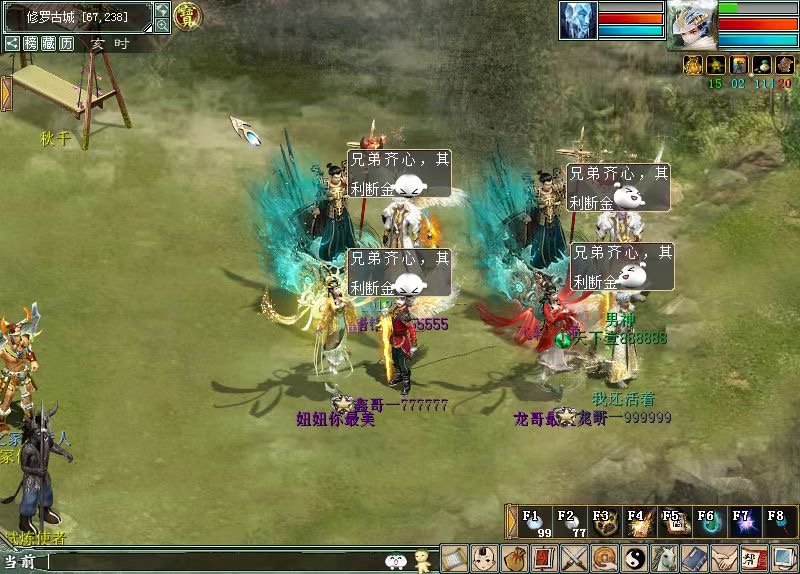
Task: Open the 榜 rankings button
Action: coord(31,43)
